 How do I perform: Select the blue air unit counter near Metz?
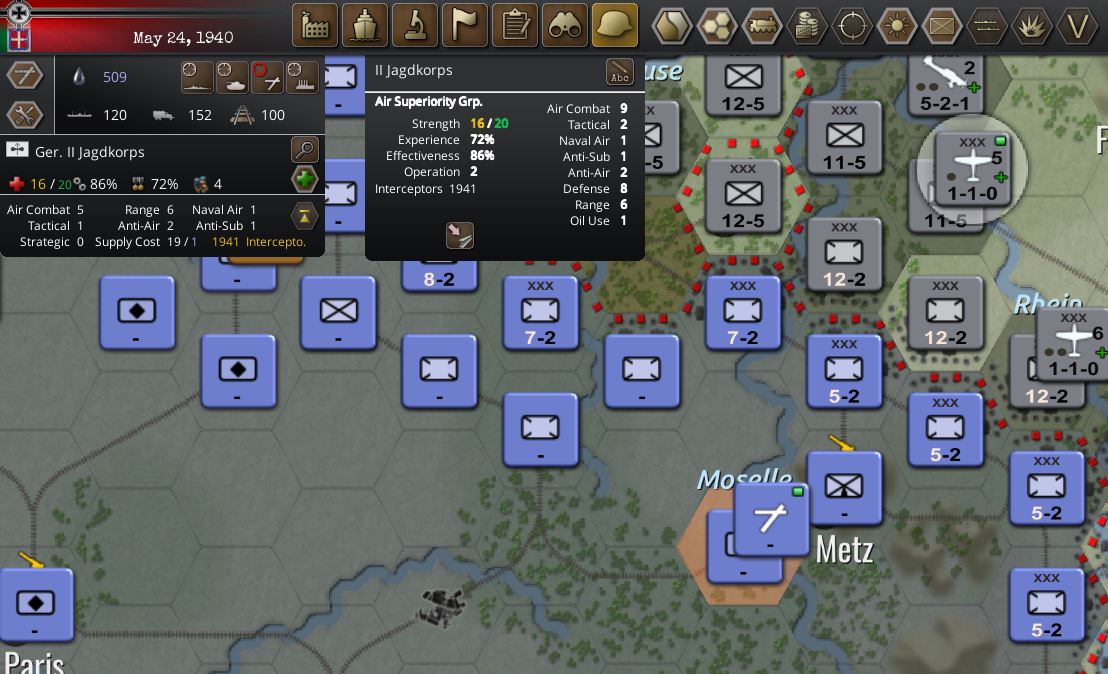pos(771,520)
